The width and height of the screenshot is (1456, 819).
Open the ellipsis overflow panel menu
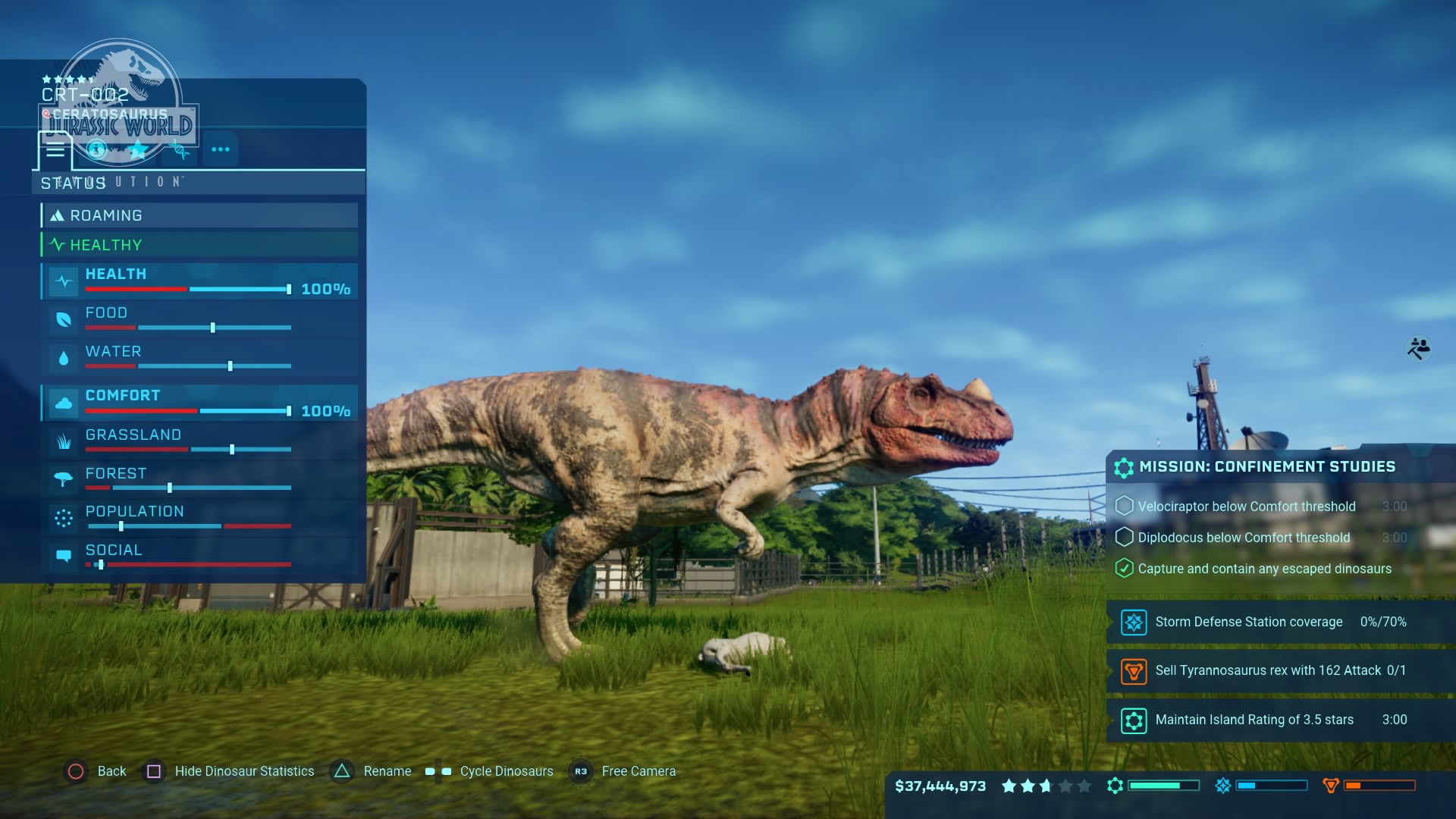tap(221, 149)
